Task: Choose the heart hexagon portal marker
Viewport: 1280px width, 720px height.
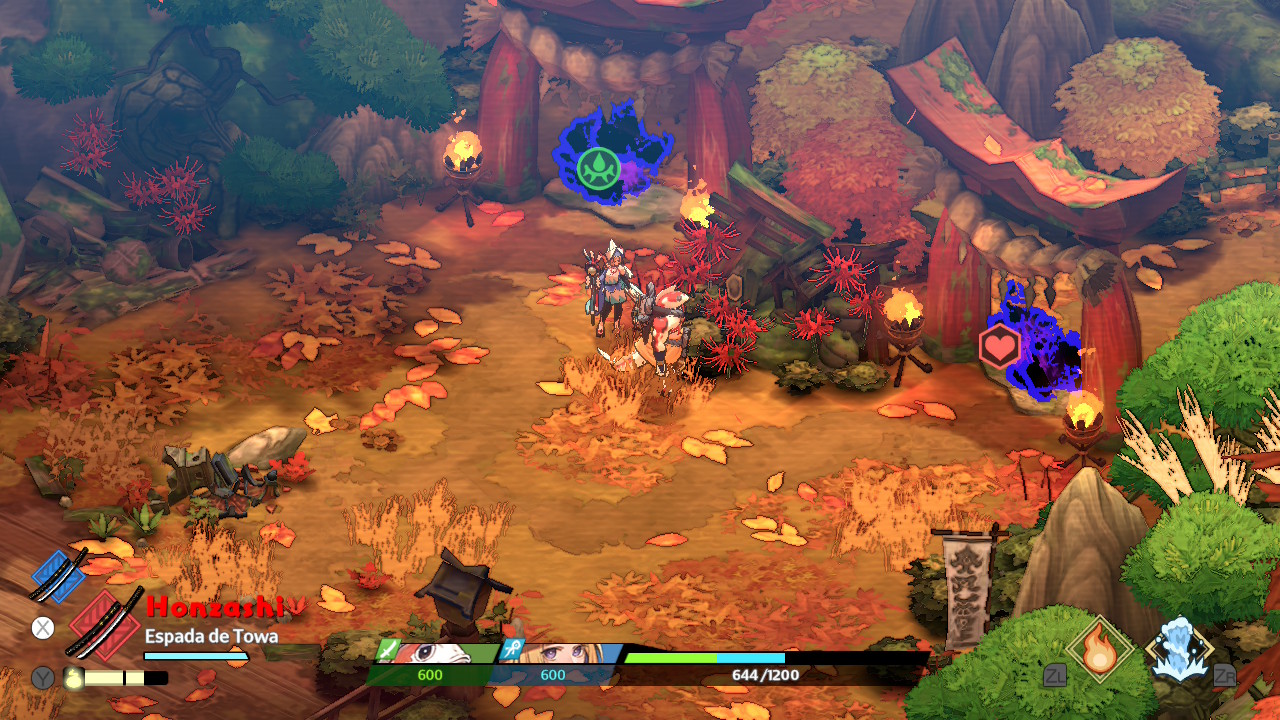Action: pyautogui.click(x=999, y=347)
